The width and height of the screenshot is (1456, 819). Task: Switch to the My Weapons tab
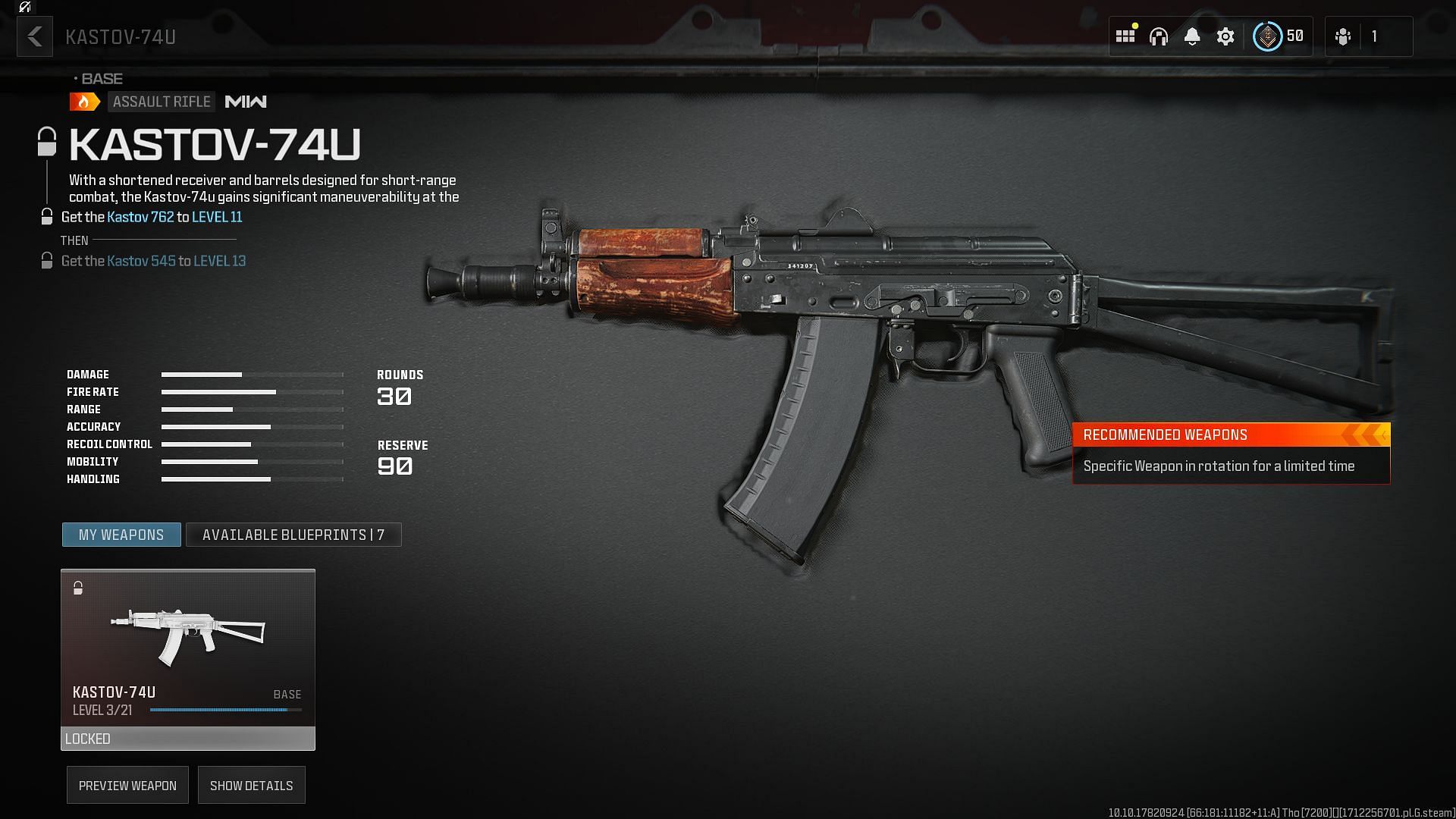[x=121, y=535]
